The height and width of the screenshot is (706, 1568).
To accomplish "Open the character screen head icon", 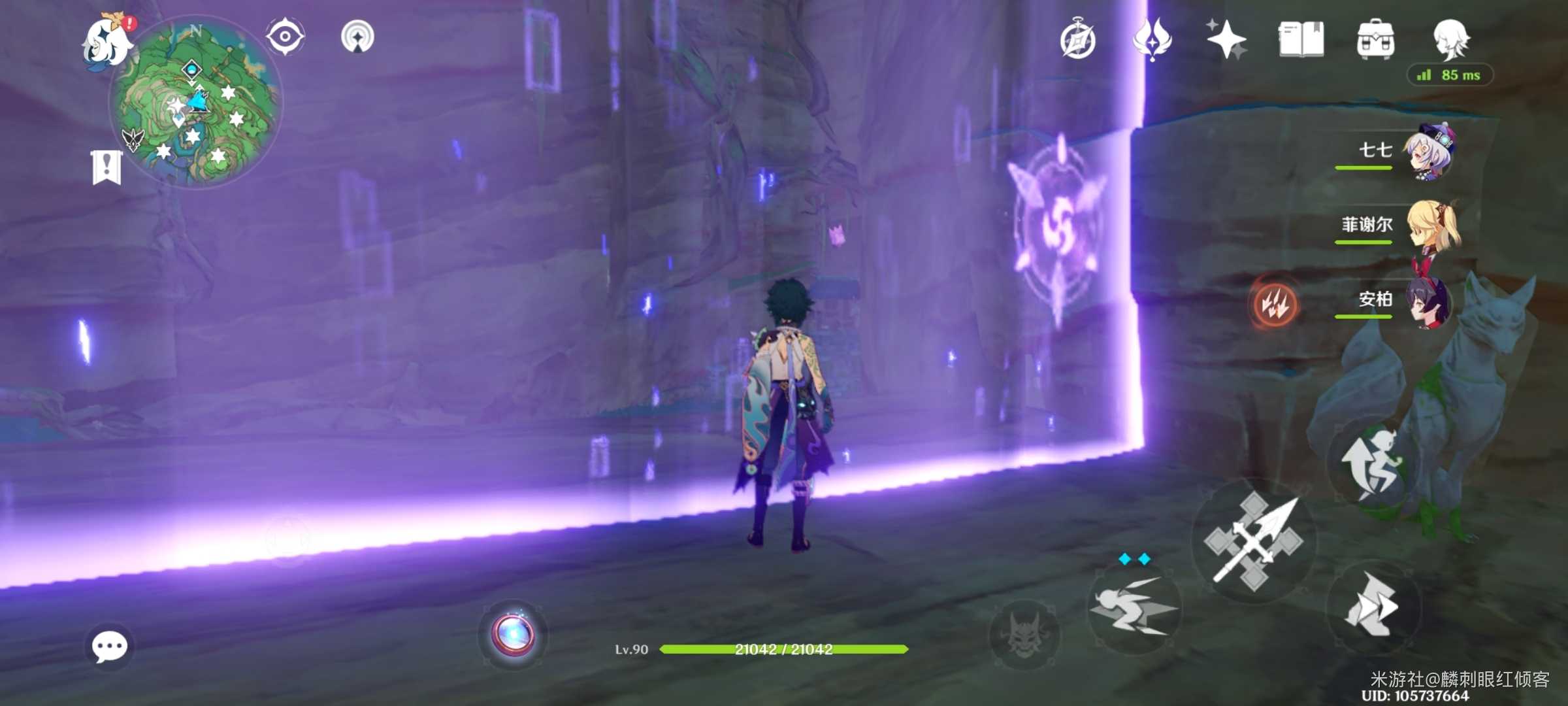I will click(x=1451, y=39).
